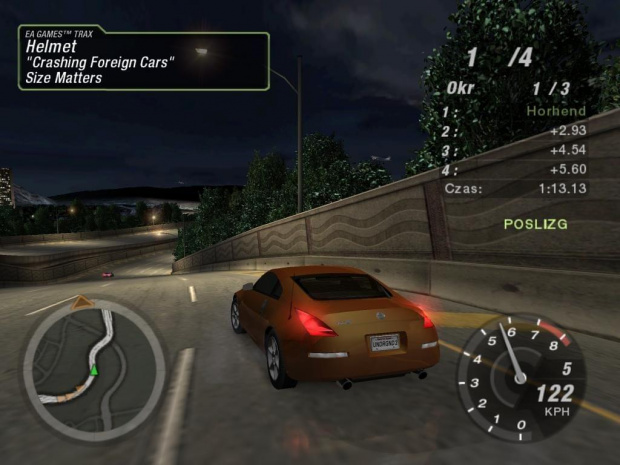Select the EA Games Trax song popup
This screenshot has height=465, width=620.
143,61
